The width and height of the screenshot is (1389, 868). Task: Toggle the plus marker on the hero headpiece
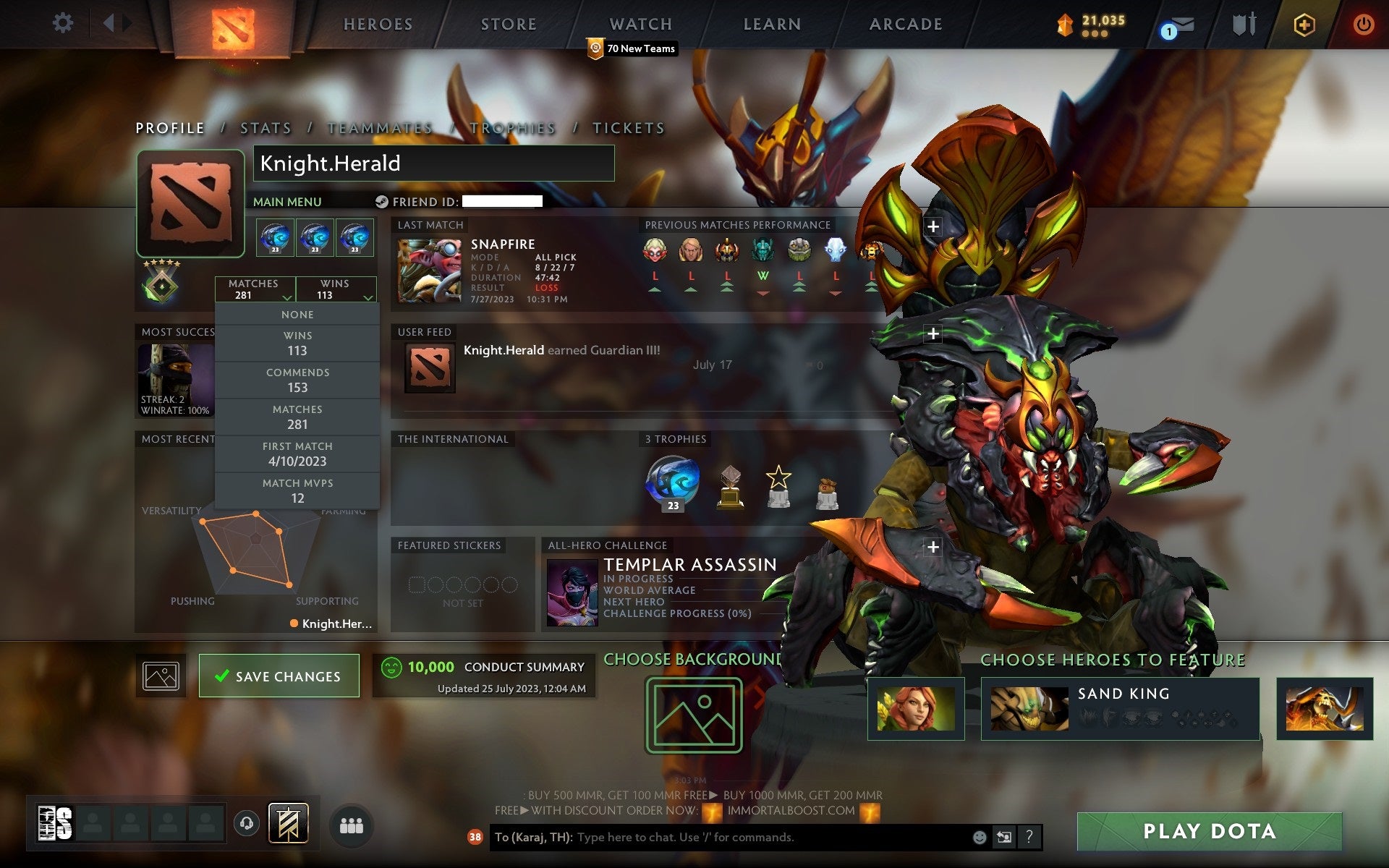pyautogui.click(x=934, y=226)
